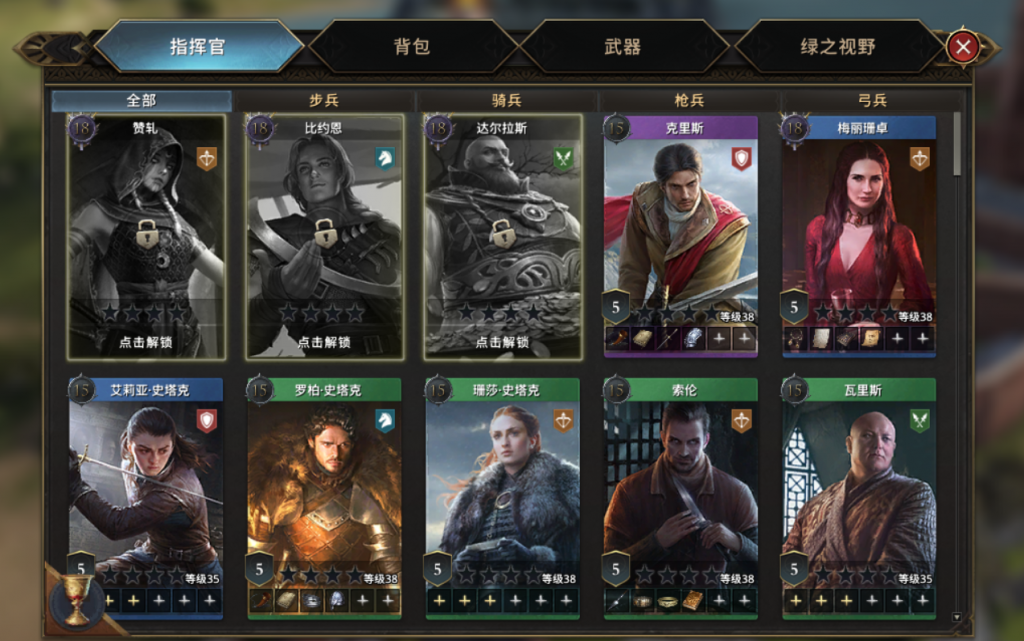Filter commanders by 骑兵
This screenshot has height=641, width=1024.
(506, 101)
